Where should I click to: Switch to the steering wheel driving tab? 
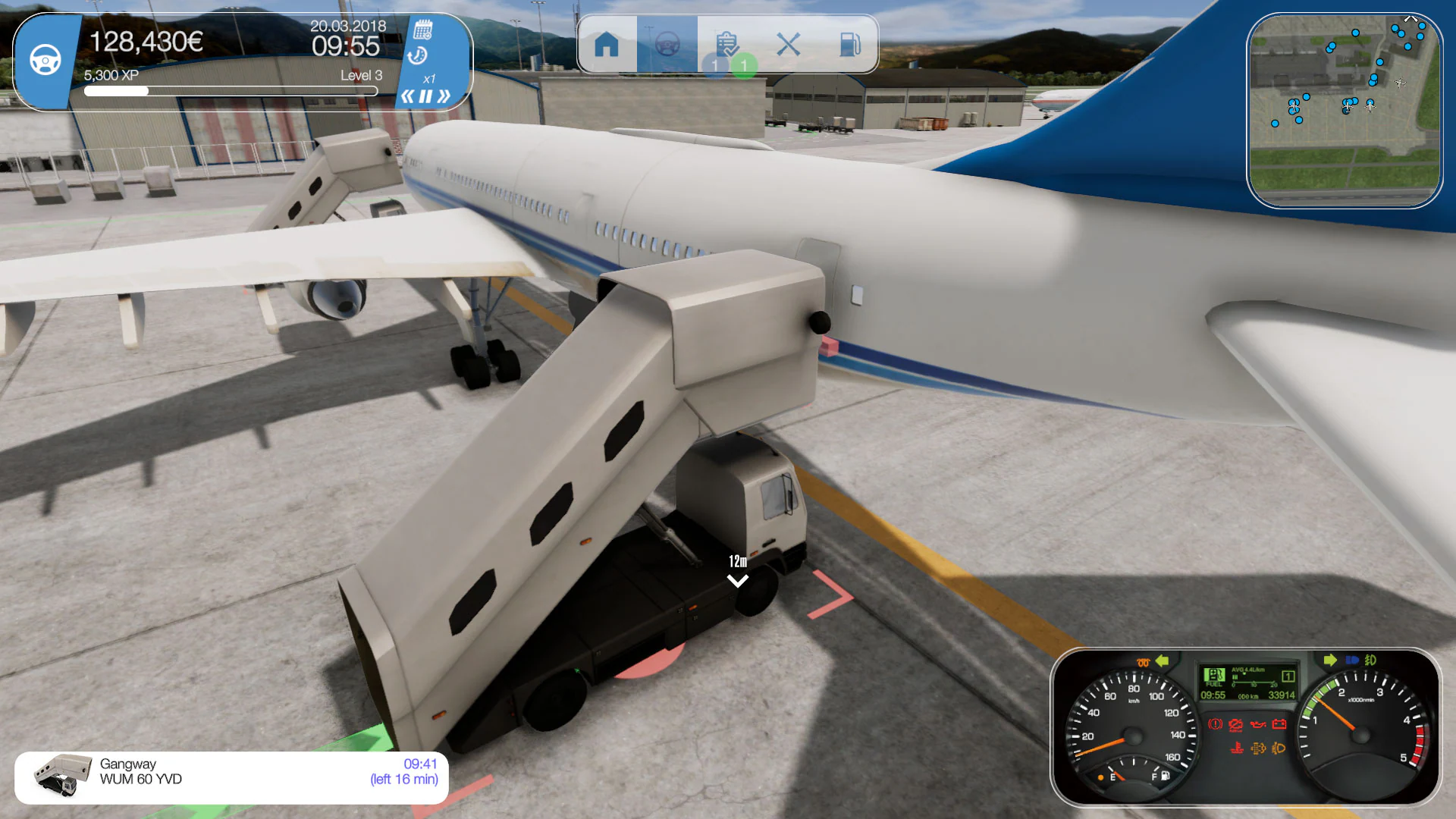click(667, 44)
